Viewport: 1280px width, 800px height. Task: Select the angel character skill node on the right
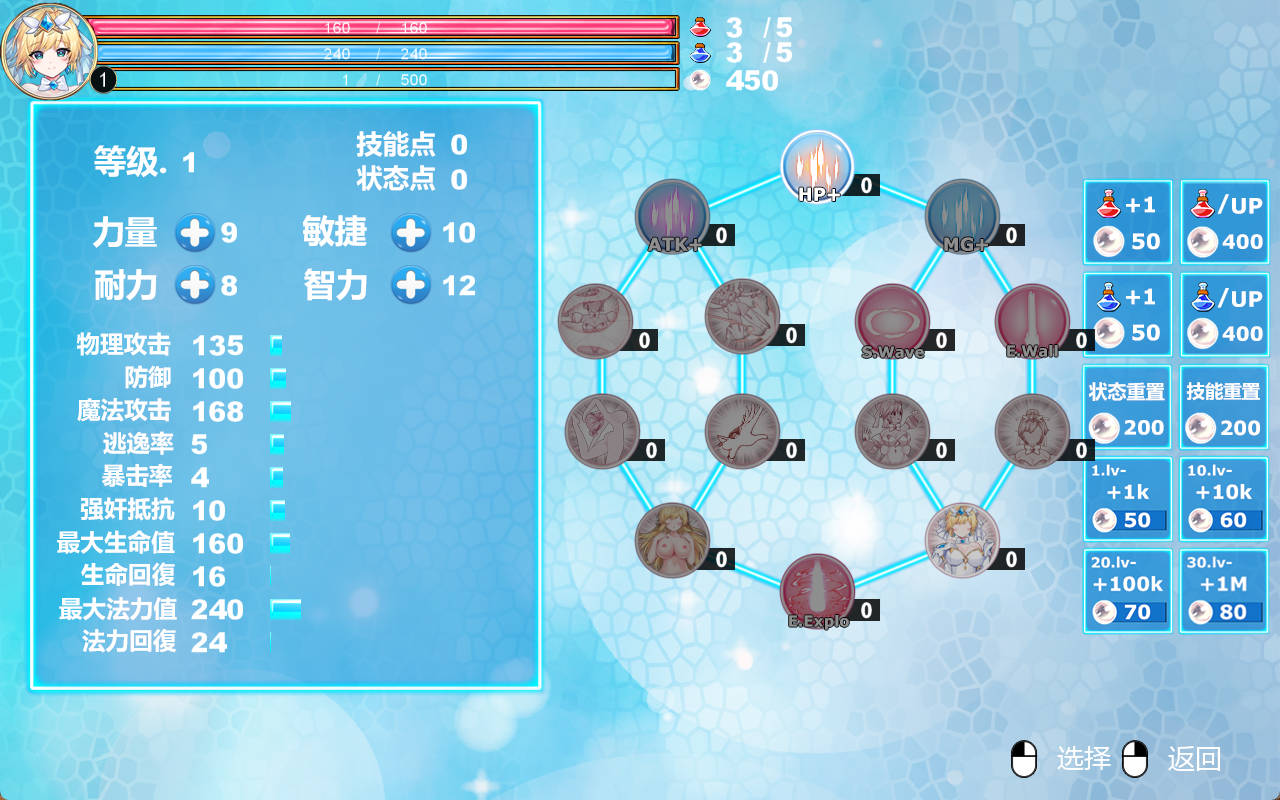(960, 540)
